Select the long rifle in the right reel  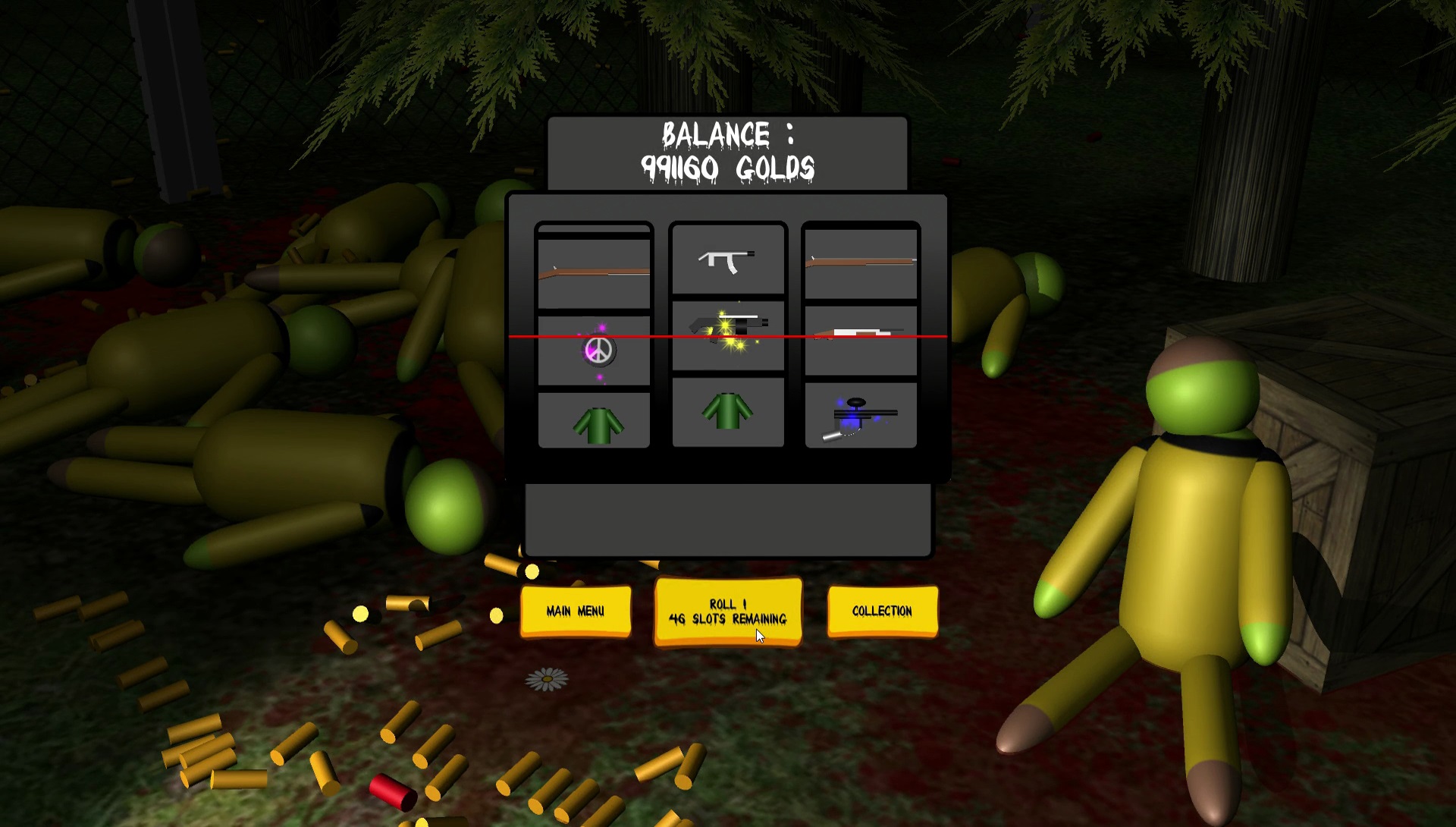point(861,262)
